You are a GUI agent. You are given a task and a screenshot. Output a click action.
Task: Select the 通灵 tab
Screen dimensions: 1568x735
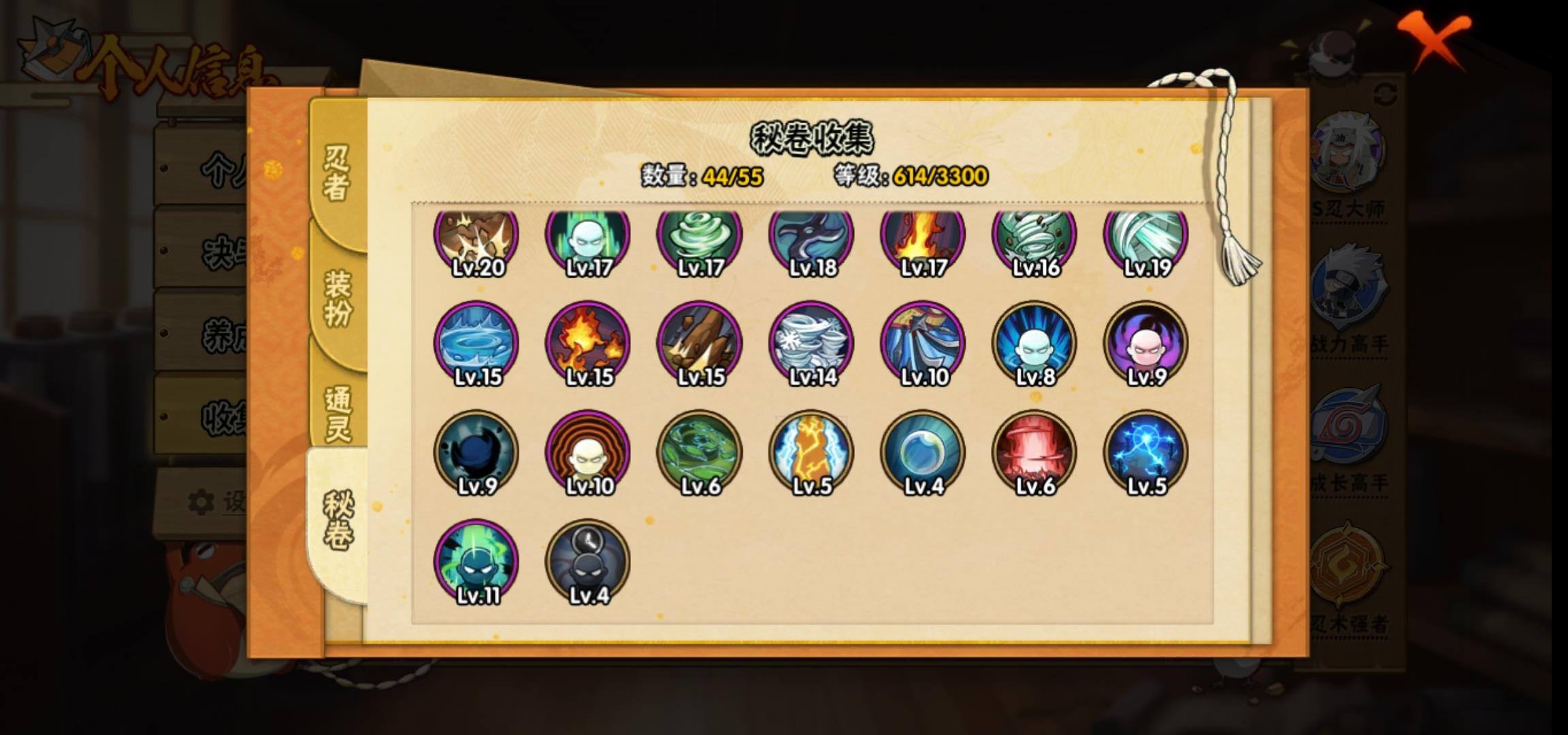[338, 414]
